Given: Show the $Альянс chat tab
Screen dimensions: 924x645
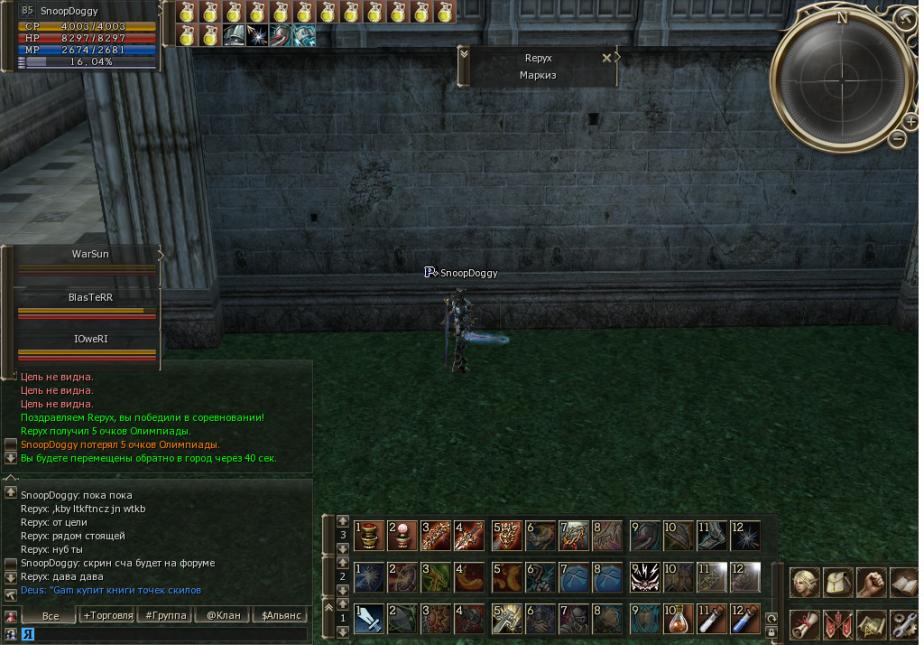Looking at the screenshot, I should click(281, 615).
